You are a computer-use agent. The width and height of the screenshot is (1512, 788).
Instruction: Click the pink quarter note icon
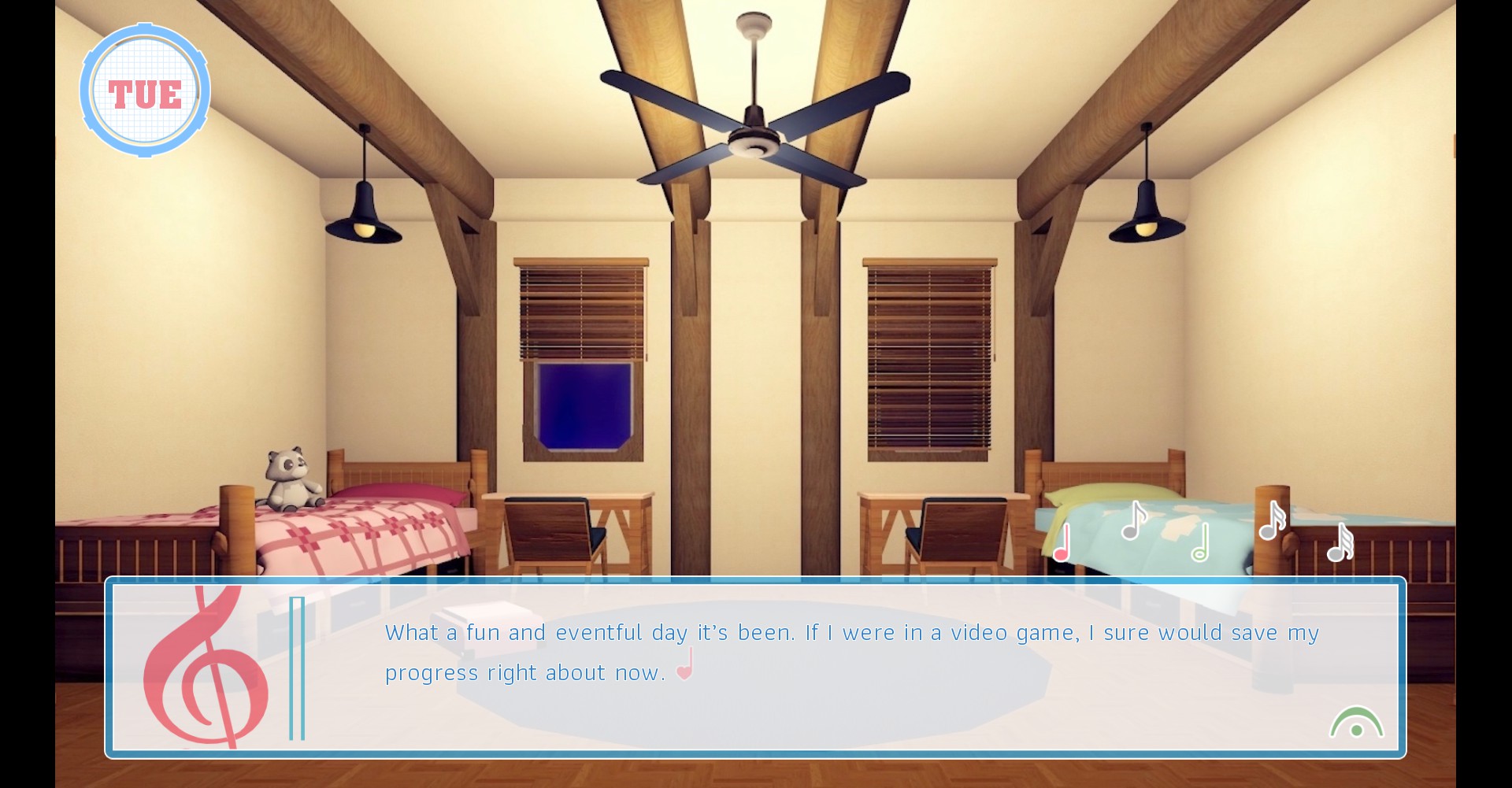pos(1062,544)
